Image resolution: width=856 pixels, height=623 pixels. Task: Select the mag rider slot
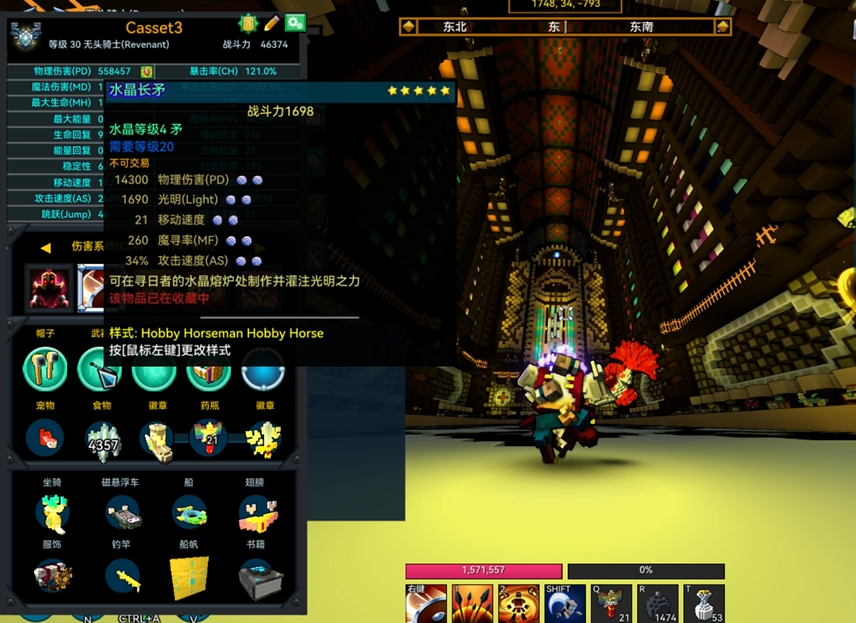124,512
